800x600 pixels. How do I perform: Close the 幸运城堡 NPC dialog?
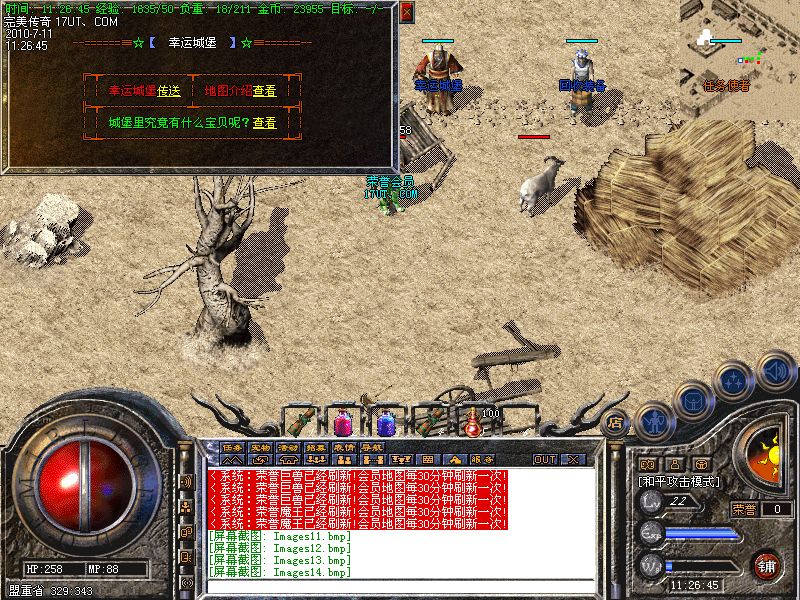[406, 13]
